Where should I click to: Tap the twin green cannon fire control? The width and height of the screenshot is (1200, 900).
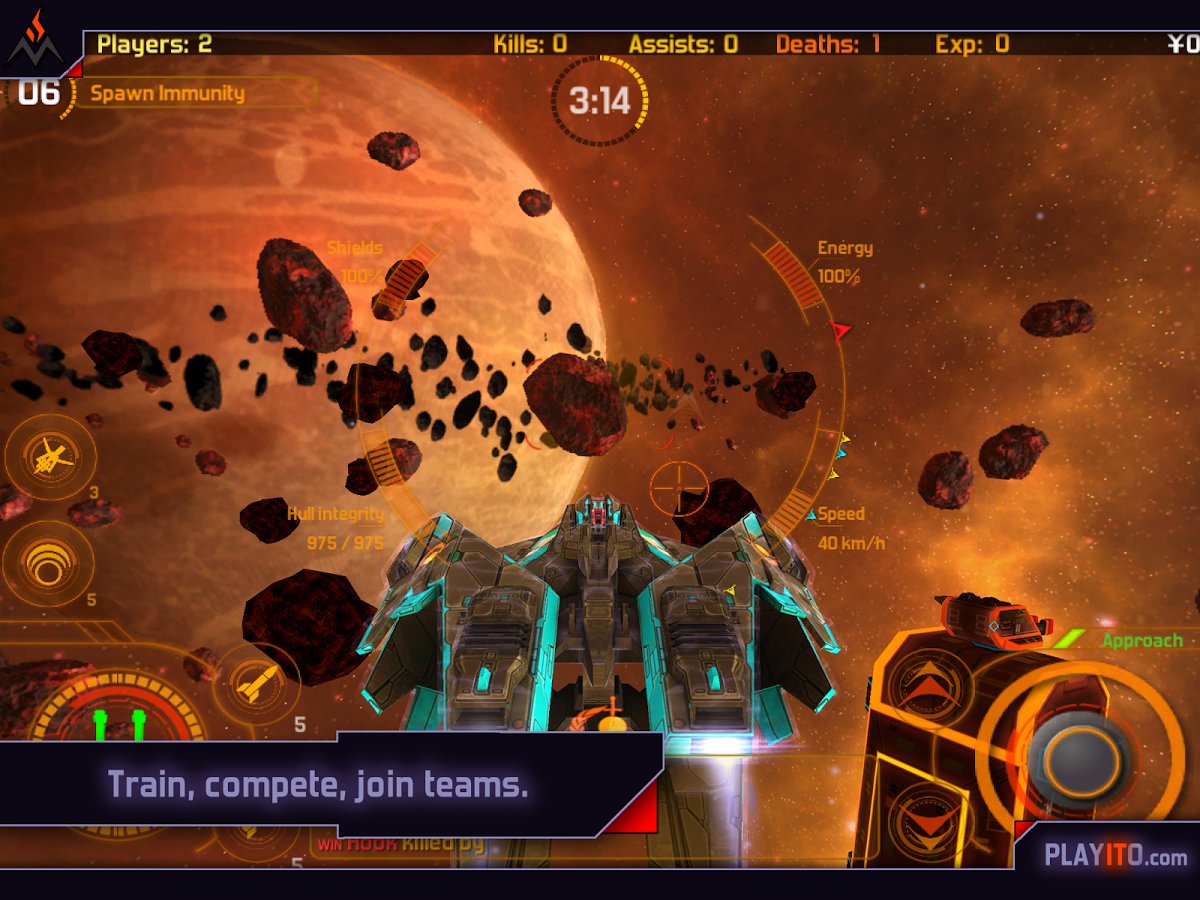118,722
